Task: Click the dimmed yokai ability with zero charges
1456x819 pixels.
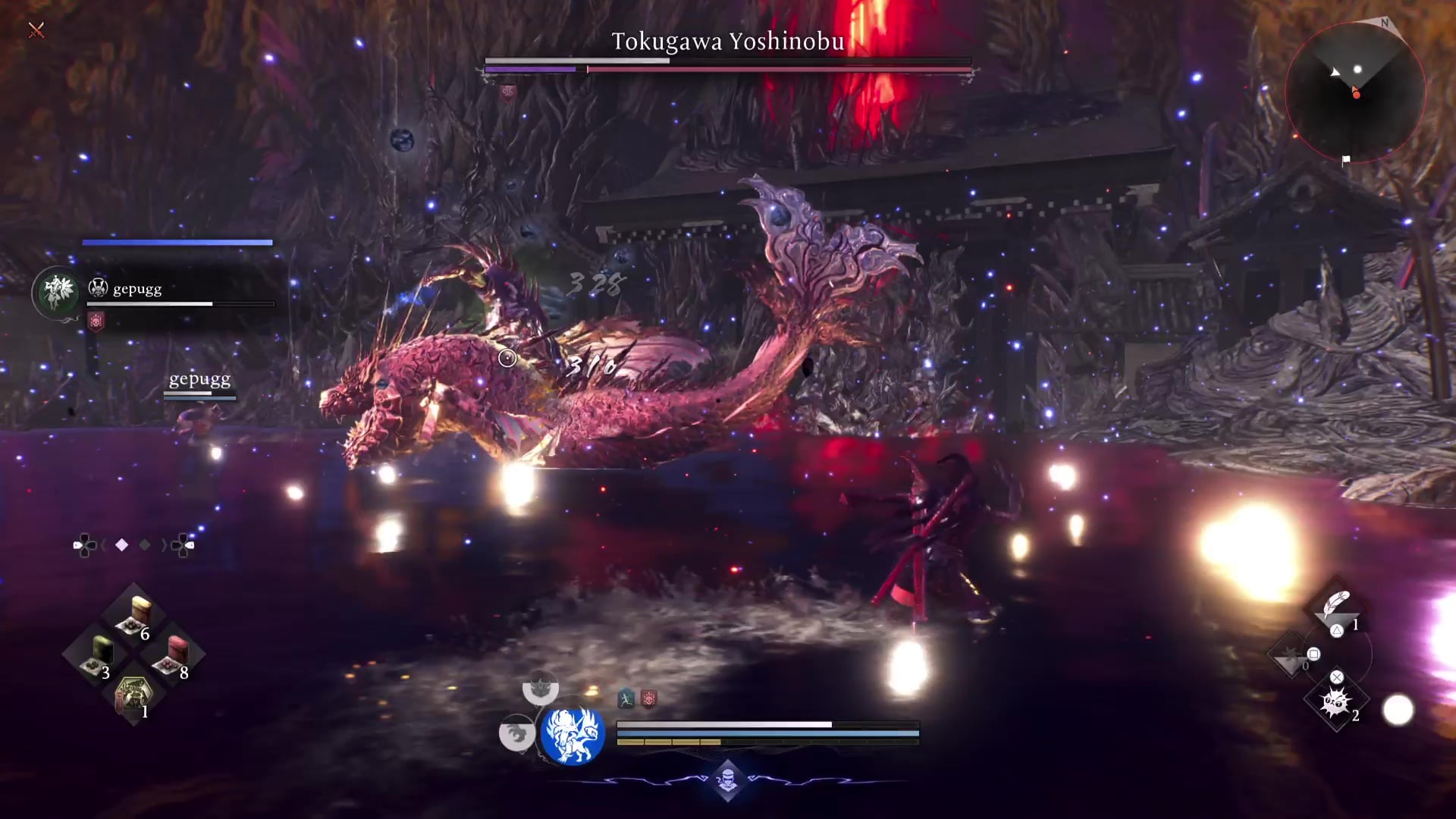Action: [1289, 657]
